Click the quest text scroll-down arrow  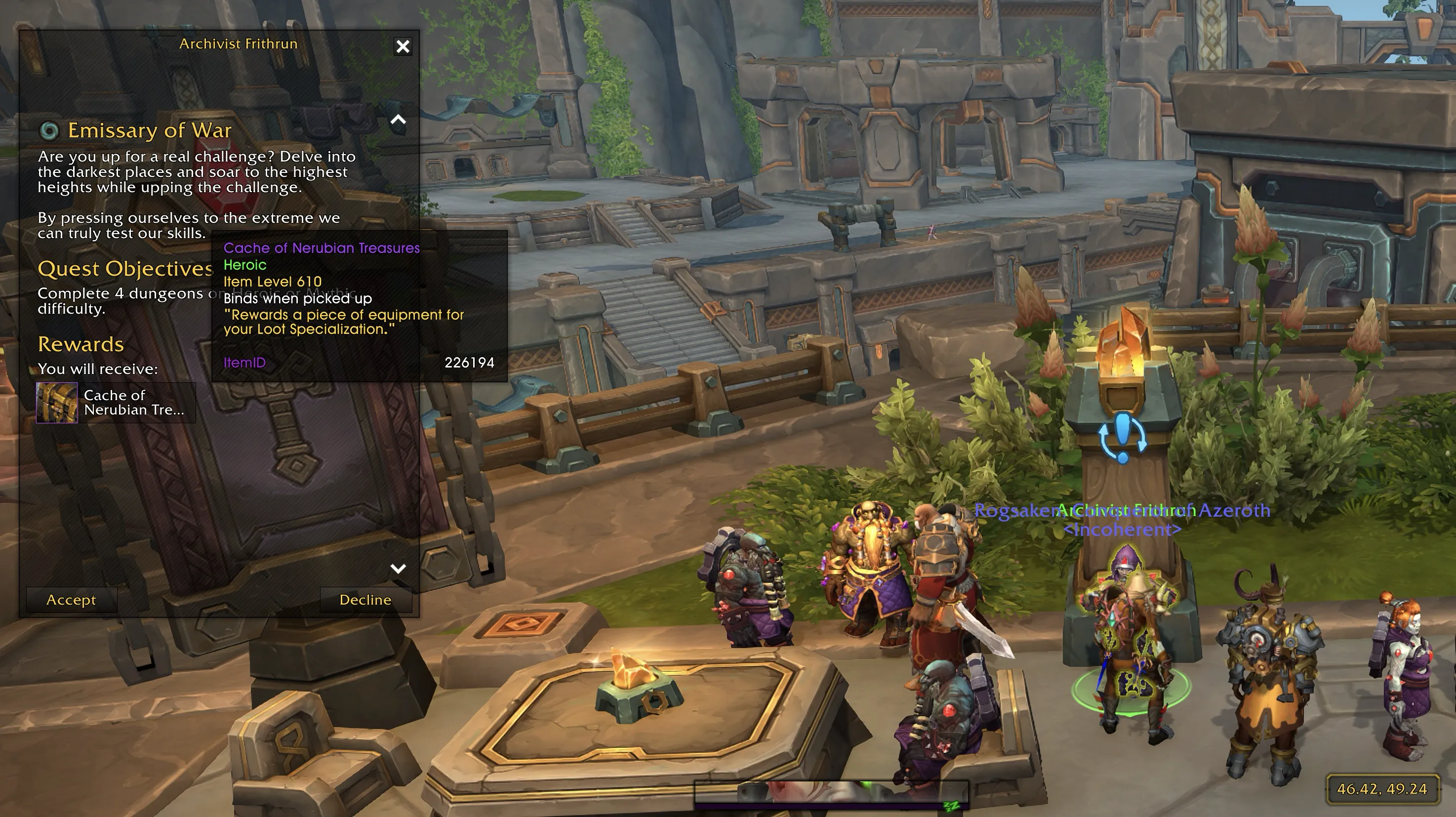[399, 568]
